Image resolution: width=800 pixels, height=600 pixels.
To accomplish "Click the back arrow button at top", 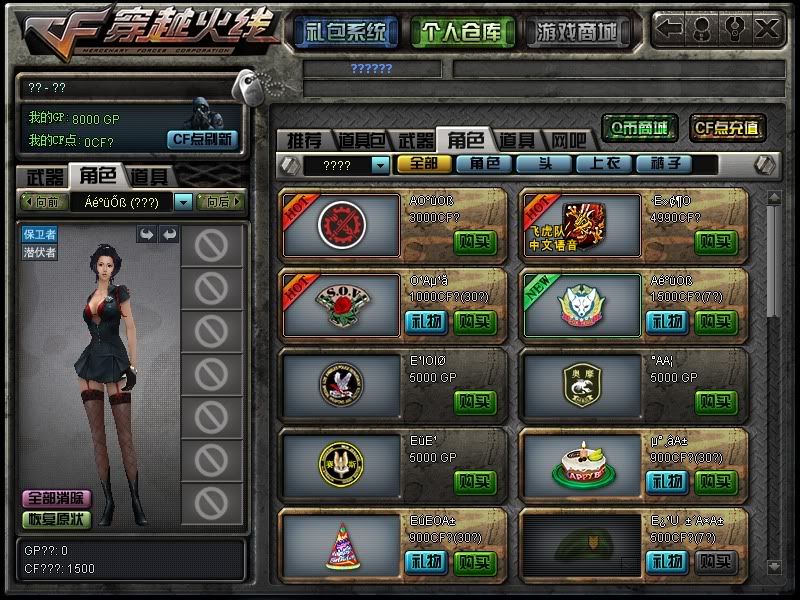I will (x=669, y=28).
